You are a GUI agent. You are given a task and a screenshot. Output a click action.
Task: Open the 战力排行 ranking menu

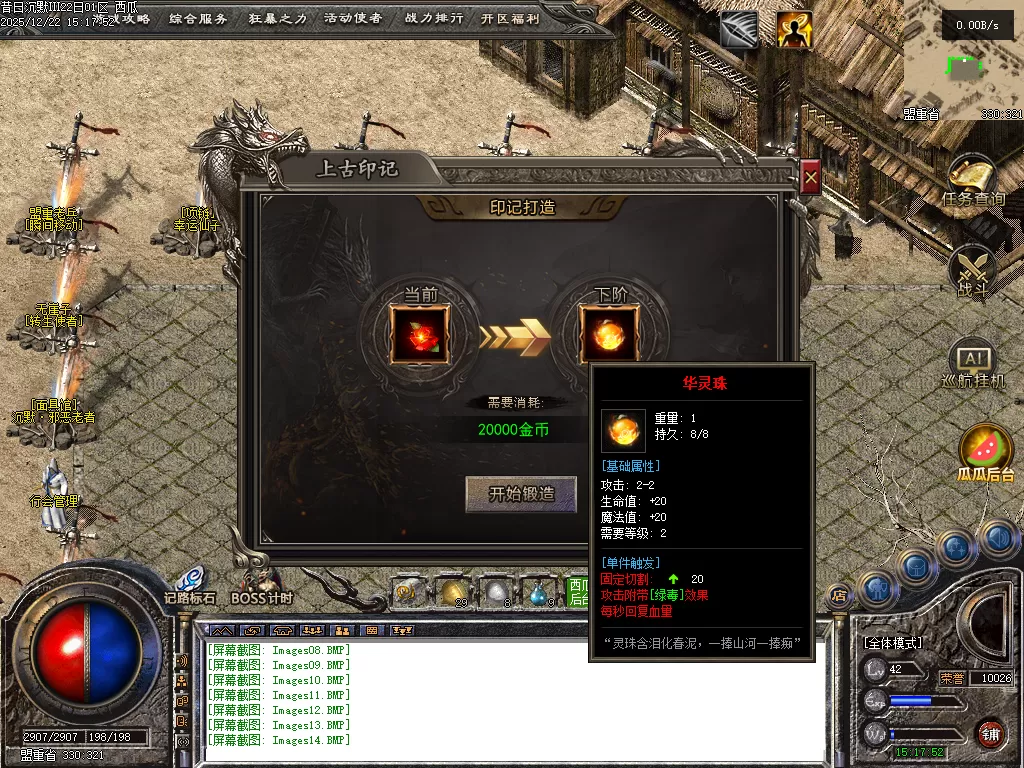click(432, 18)
